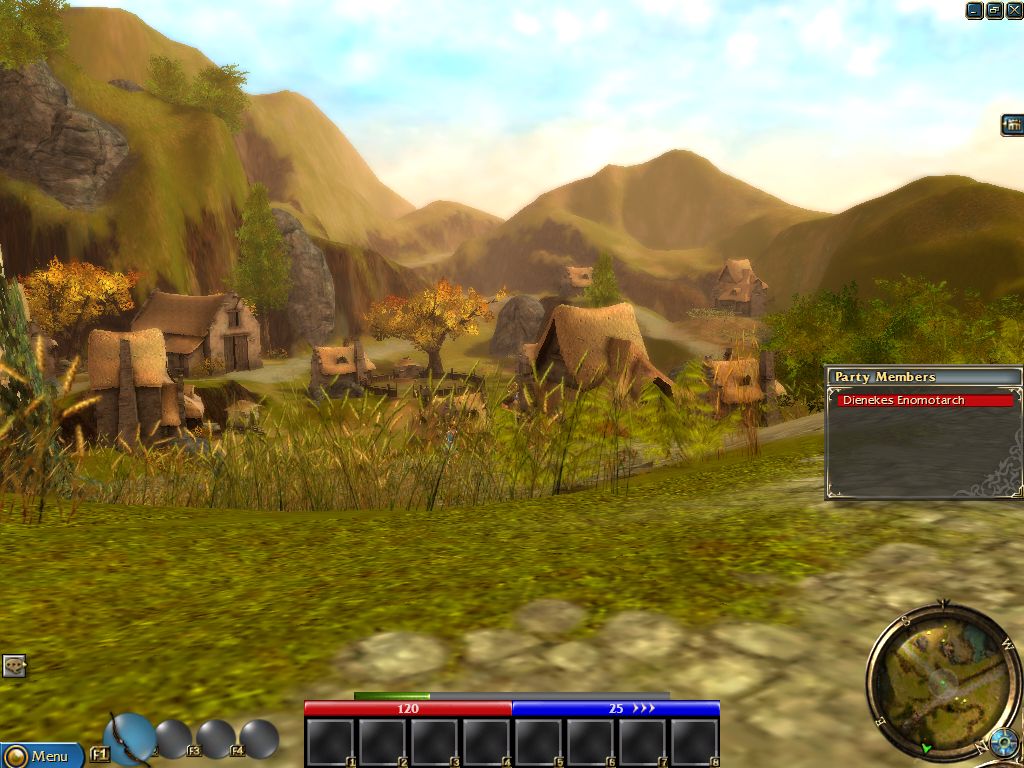Image resolution: width=1024 pixels, height=768 pixels.
Task: Close the game window
Action: (x=1014, y=10)
